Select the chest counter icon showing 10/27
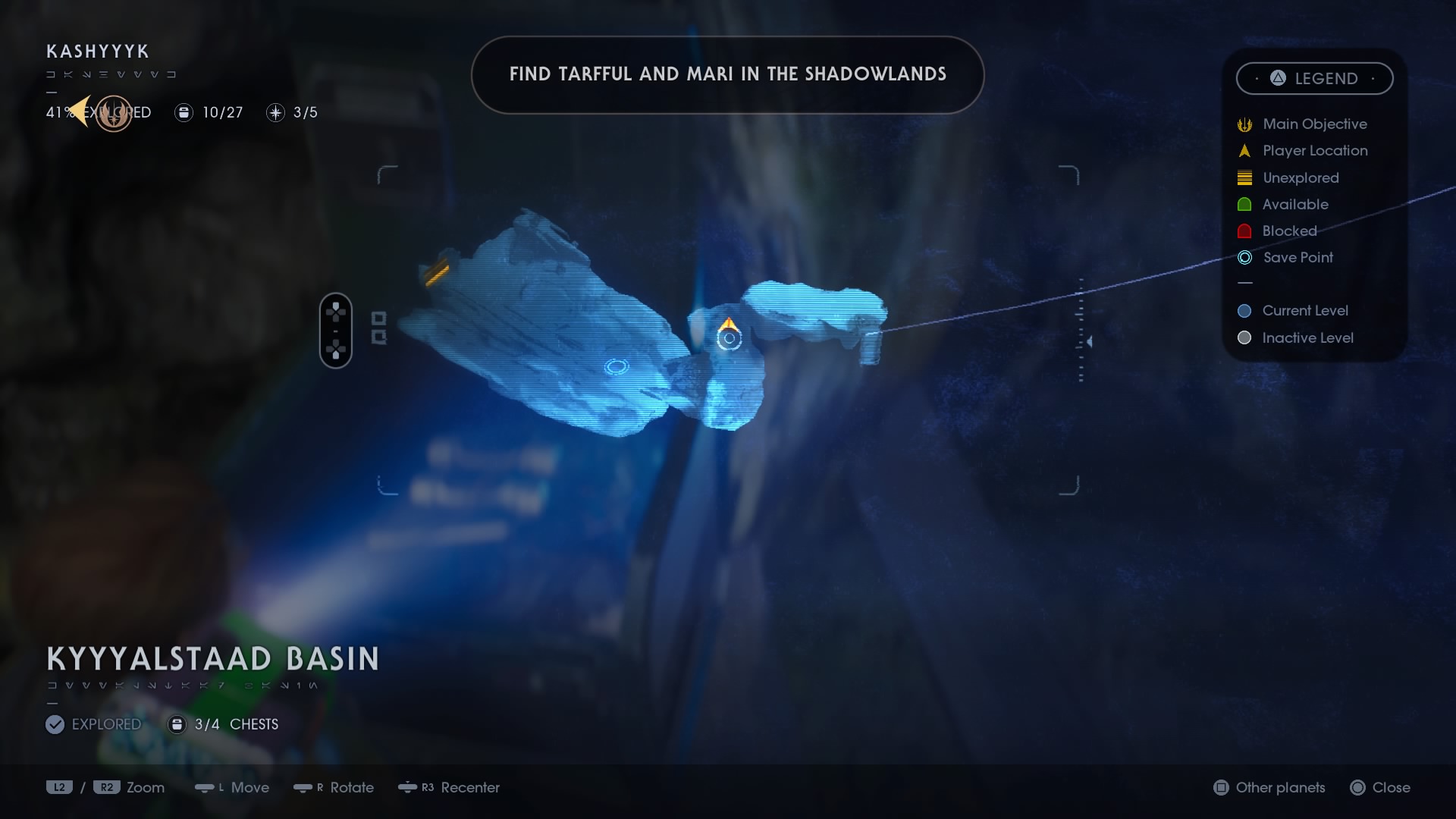The width and height of the screenshot is (1456, 819). [x=184, y=112]
